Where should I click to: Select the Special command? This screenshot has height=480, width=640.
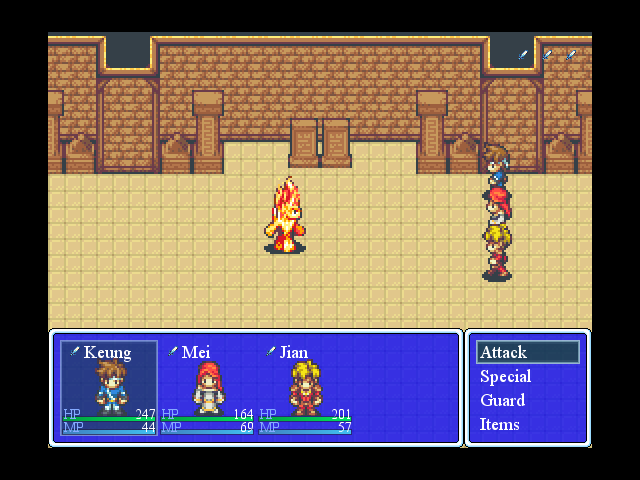tap(506, 377)
